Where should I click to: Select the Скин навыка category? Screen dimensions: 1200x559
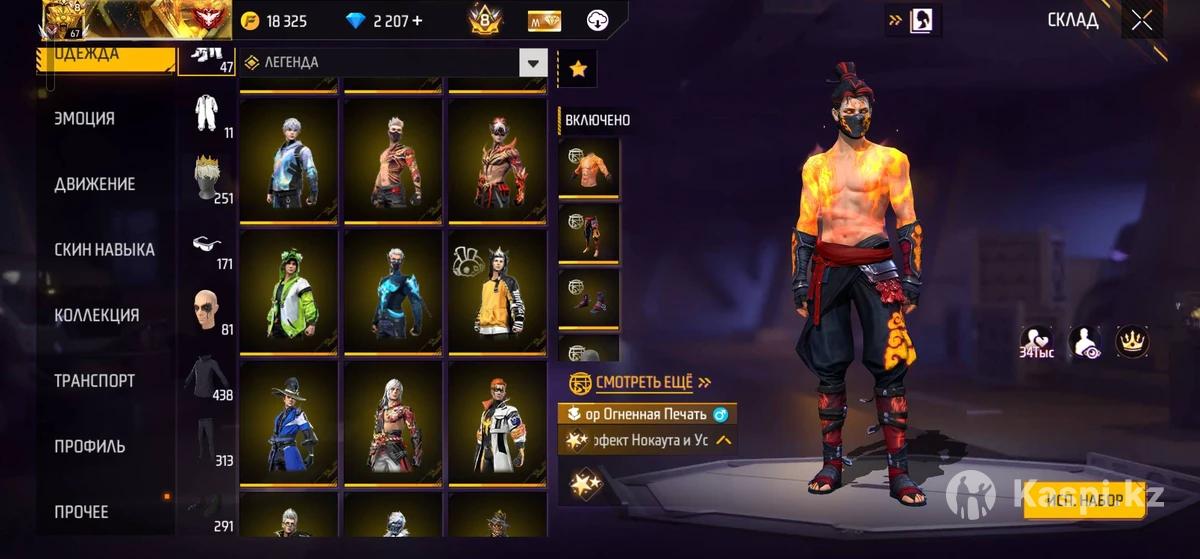104,249
